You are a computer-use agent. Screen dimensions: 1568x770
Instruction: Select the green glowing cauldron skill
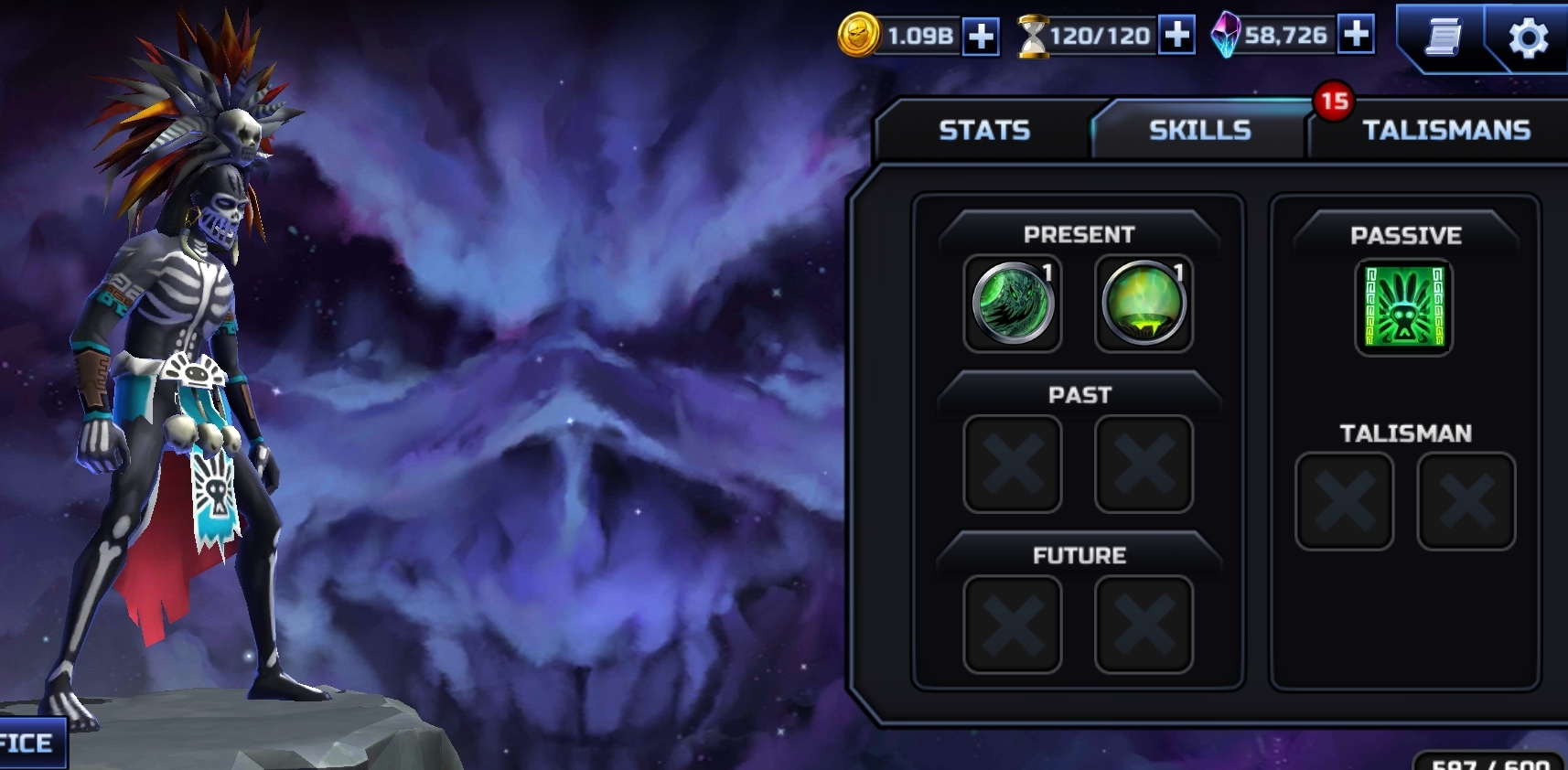1144,304
